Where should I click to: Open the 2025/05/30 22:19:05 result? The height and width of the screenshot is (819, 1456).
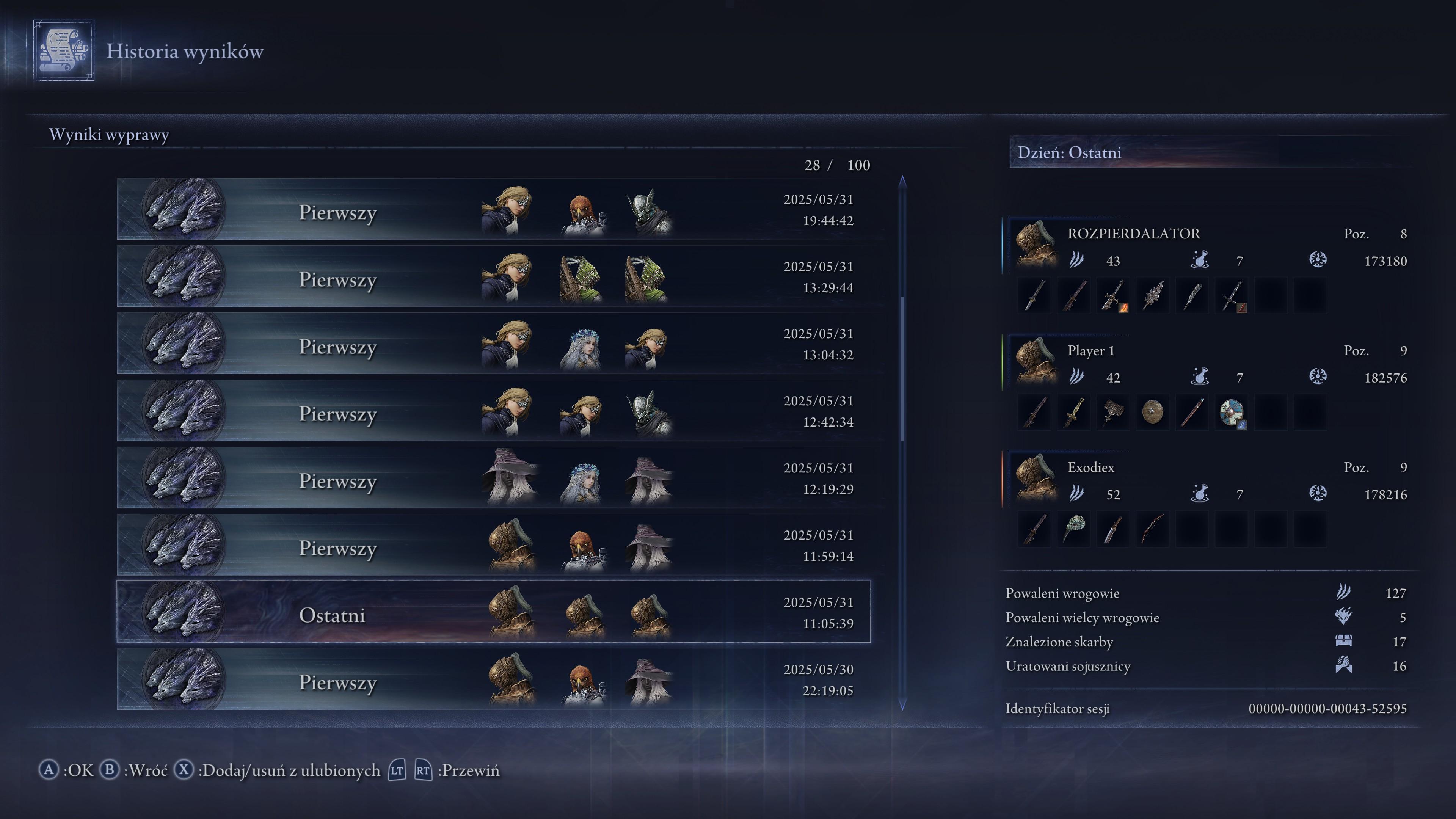(493, 679)
